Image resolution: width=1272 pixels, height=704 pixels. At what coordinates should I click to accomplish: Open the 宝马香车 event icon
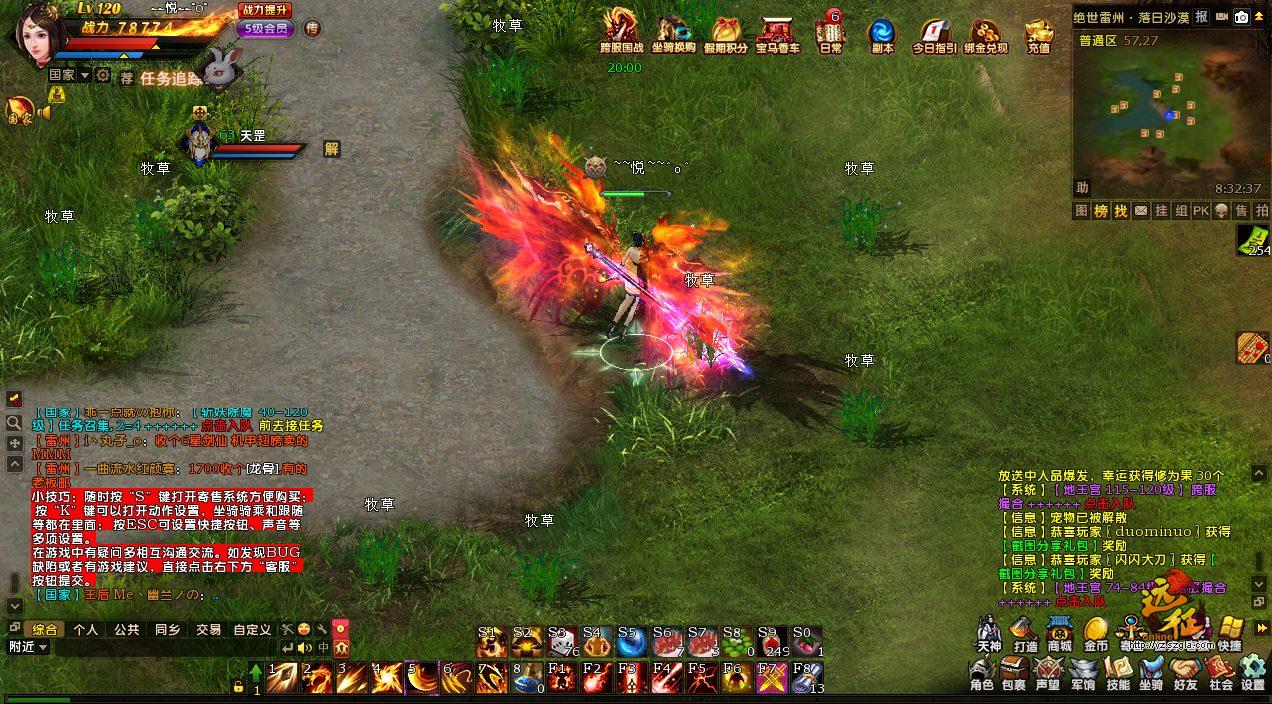[776, 34]
